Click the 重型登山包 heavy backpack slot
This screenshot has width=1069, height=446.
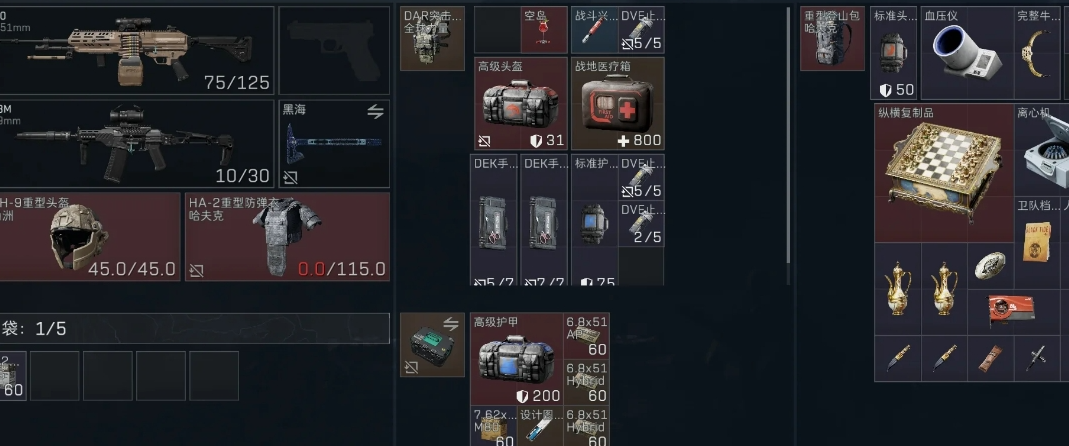click(832, 39)
